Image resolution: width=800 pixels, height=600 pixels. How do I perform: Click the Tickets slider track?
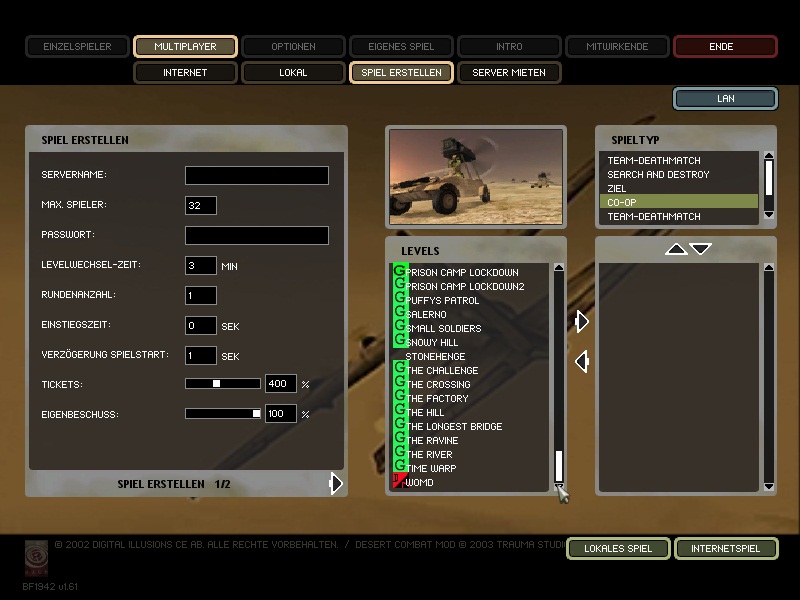[223, 384]
